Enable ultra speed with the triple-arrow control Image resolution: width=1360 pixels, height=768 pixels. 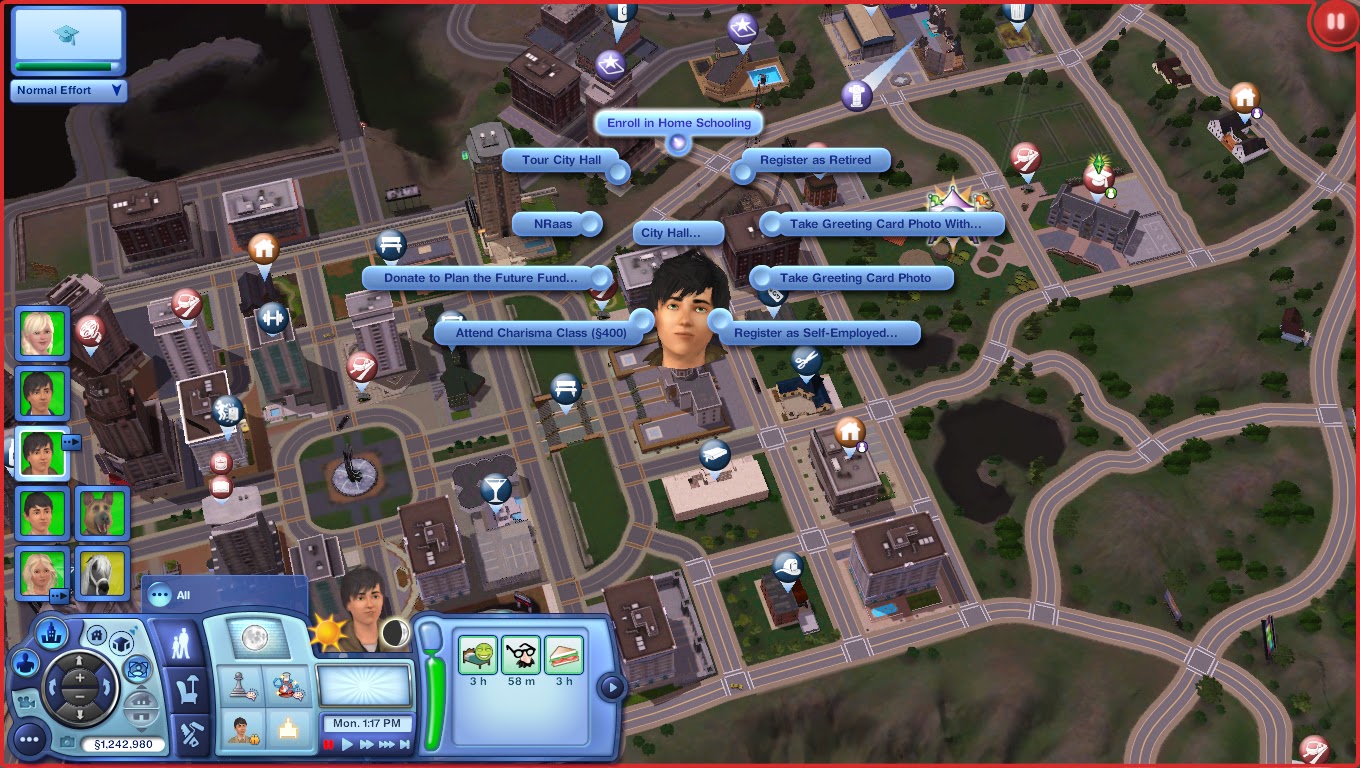point(386,743)
